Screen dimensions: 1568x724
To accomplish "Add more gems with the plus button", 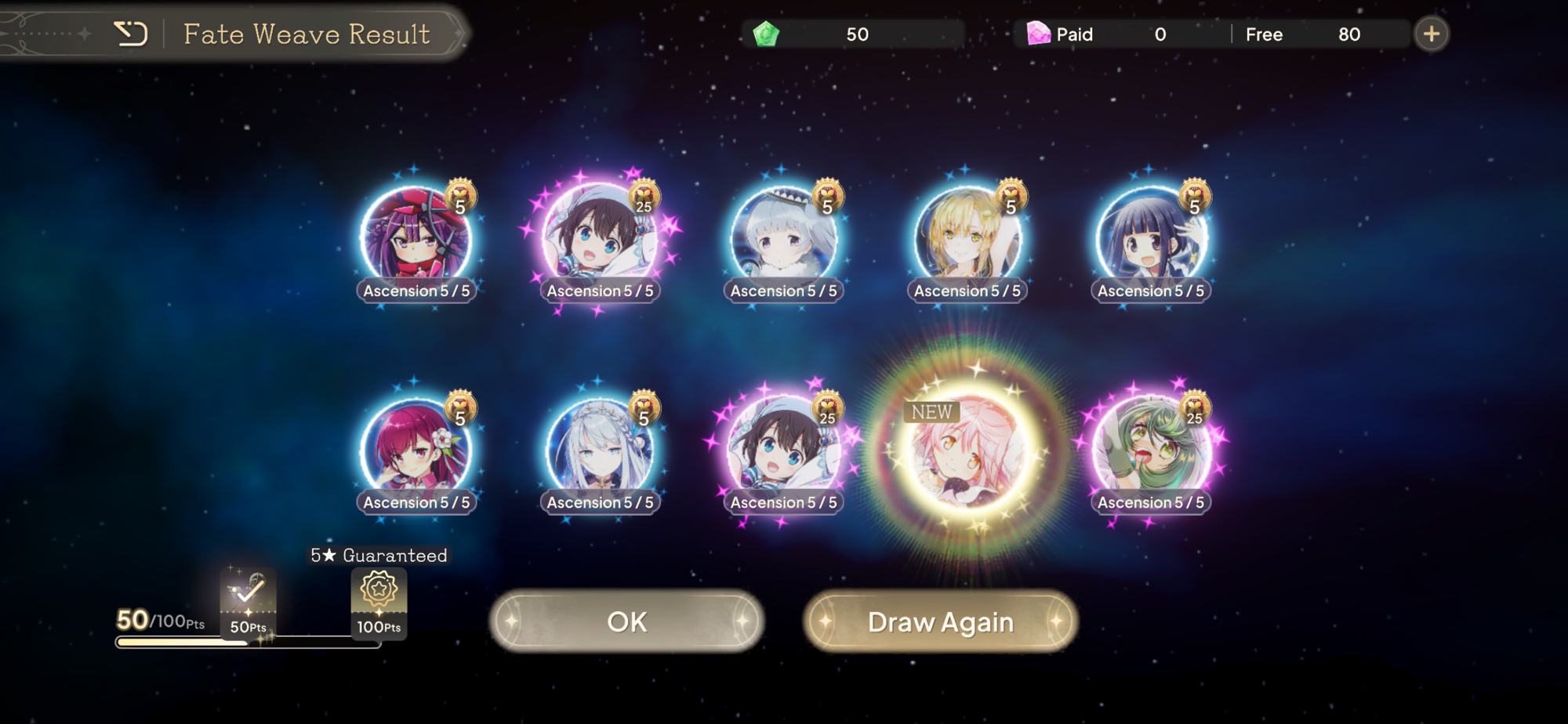I will 1431,34.
